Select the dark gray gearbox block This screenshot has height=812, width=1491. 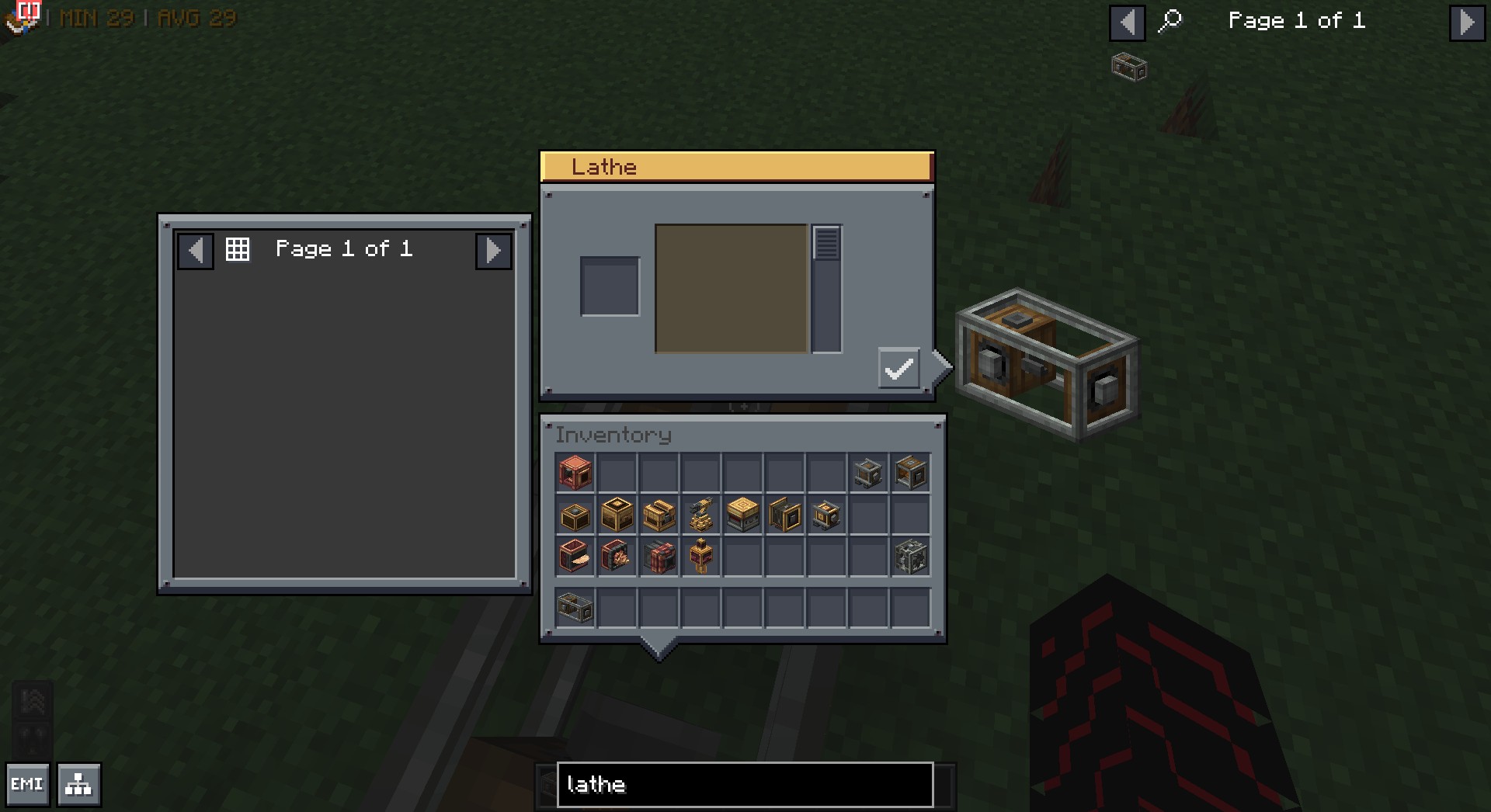coord(910,556)
